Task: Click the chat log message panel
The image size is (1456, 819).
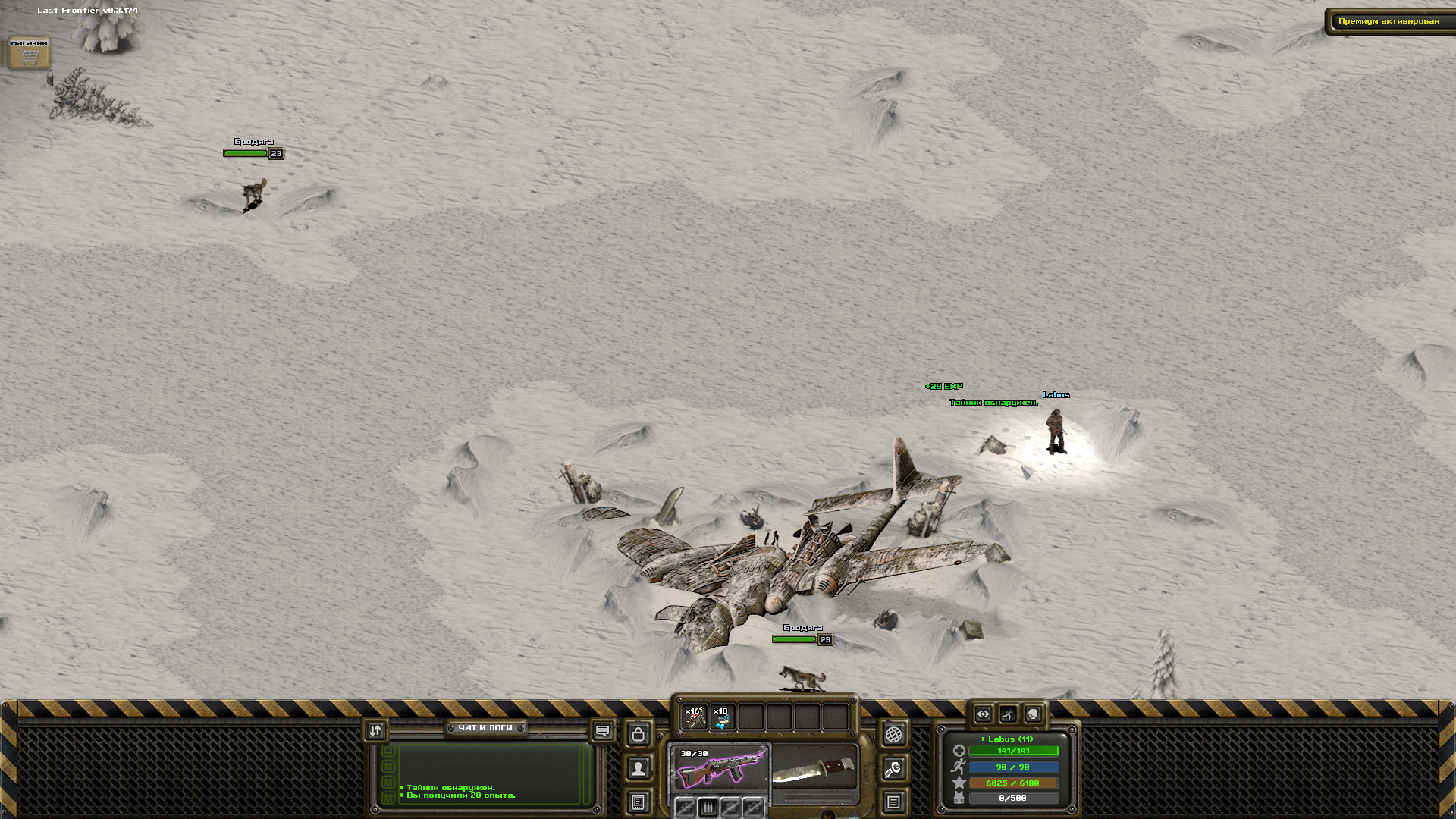Action: [489, 773]
